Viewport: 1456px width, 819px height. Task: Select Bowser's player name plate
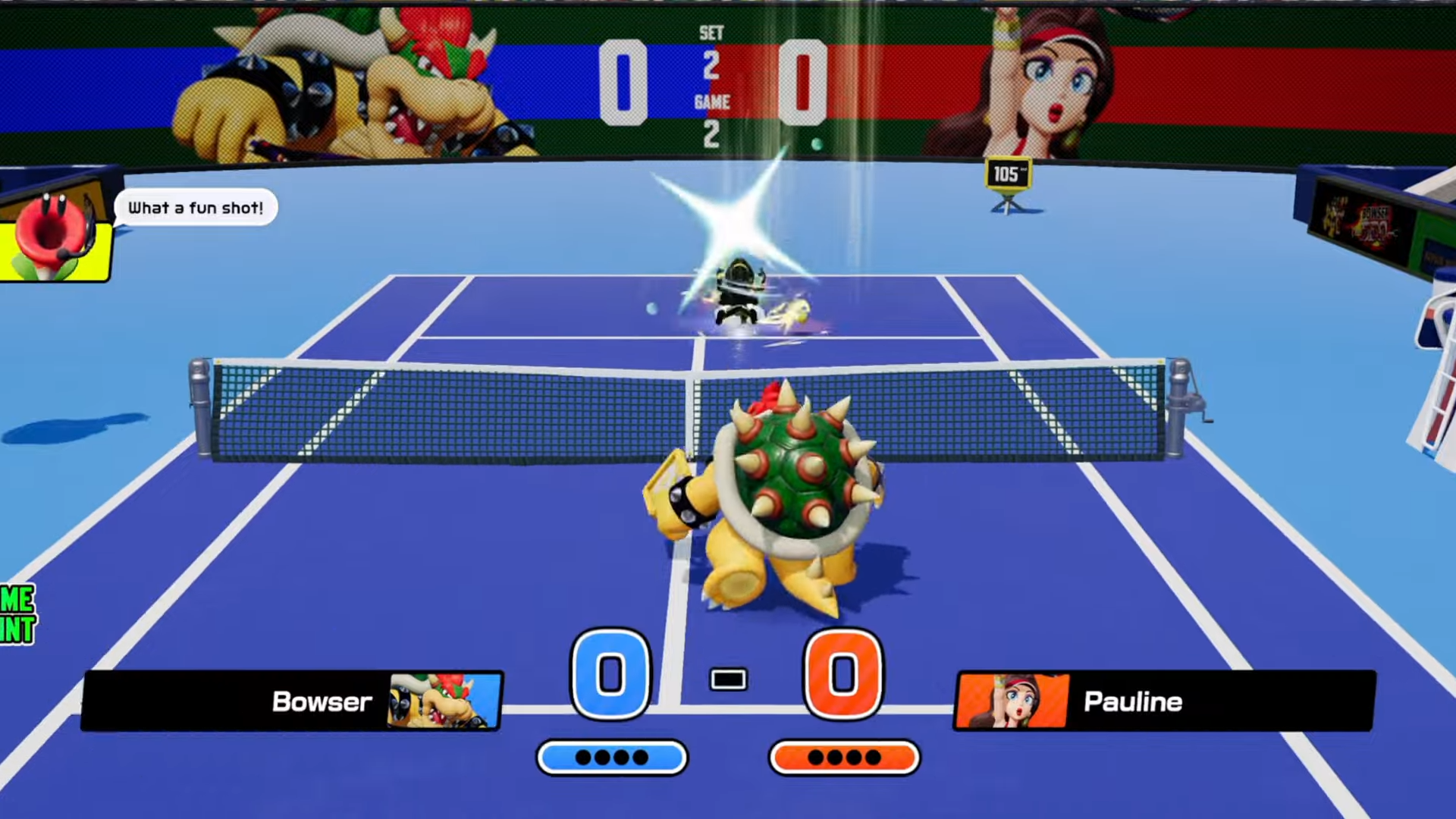coord(292,701)
